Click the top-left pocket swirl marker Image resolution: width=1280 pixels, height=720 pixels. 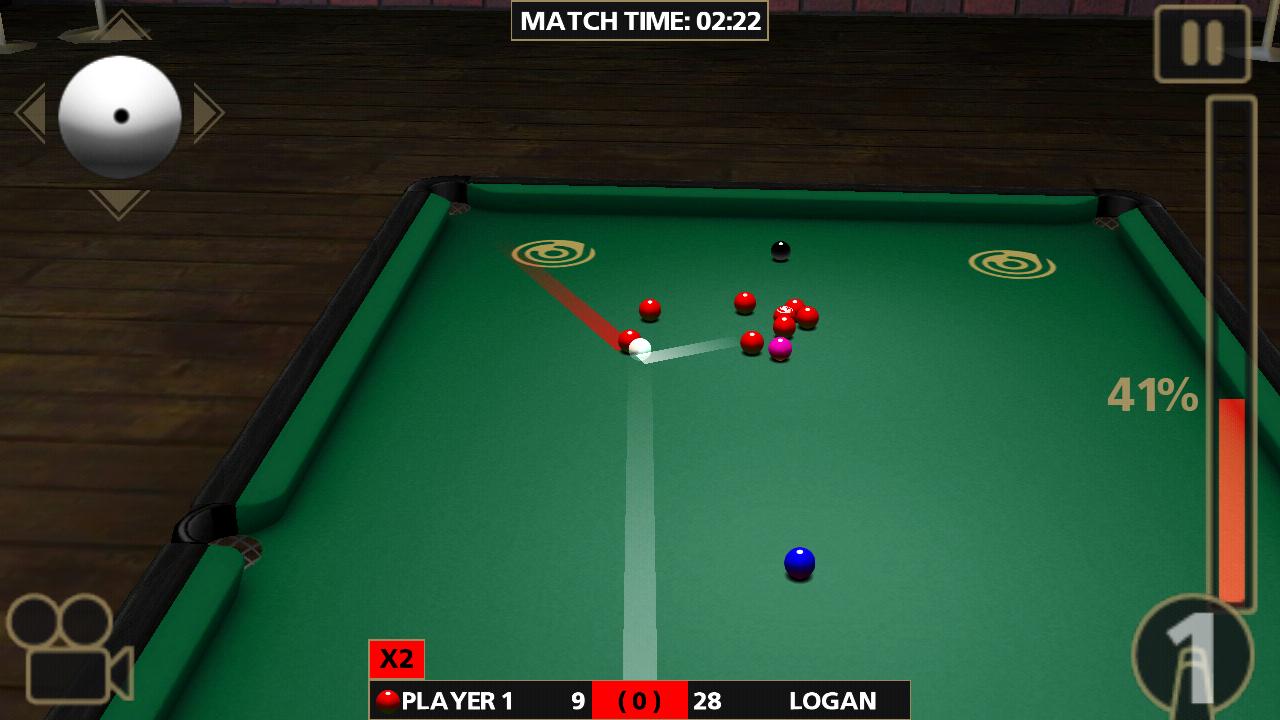click(553, 255)
